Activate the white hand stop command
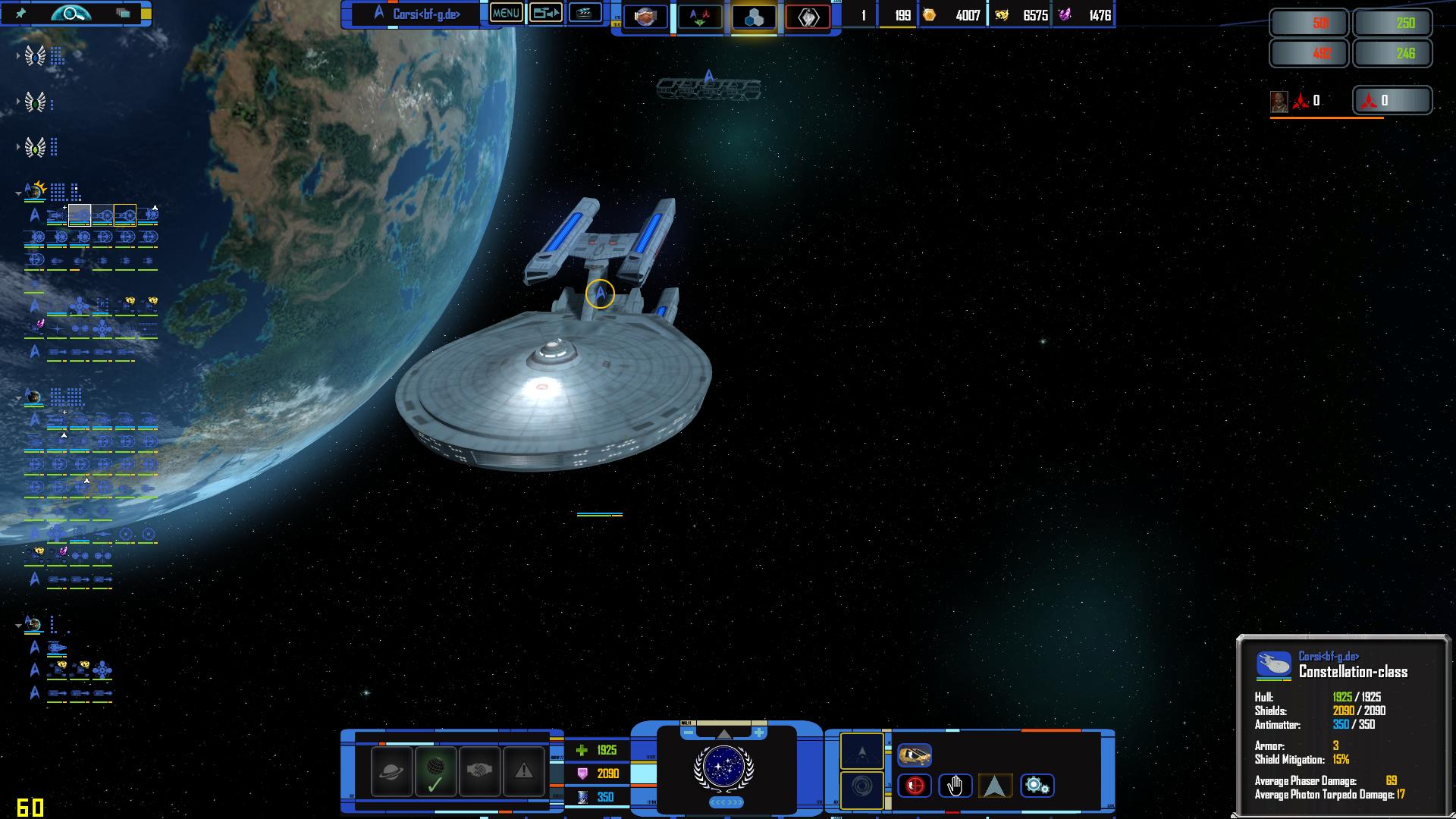This screenshot has height=819, width=1456. [x=955, y=786]
